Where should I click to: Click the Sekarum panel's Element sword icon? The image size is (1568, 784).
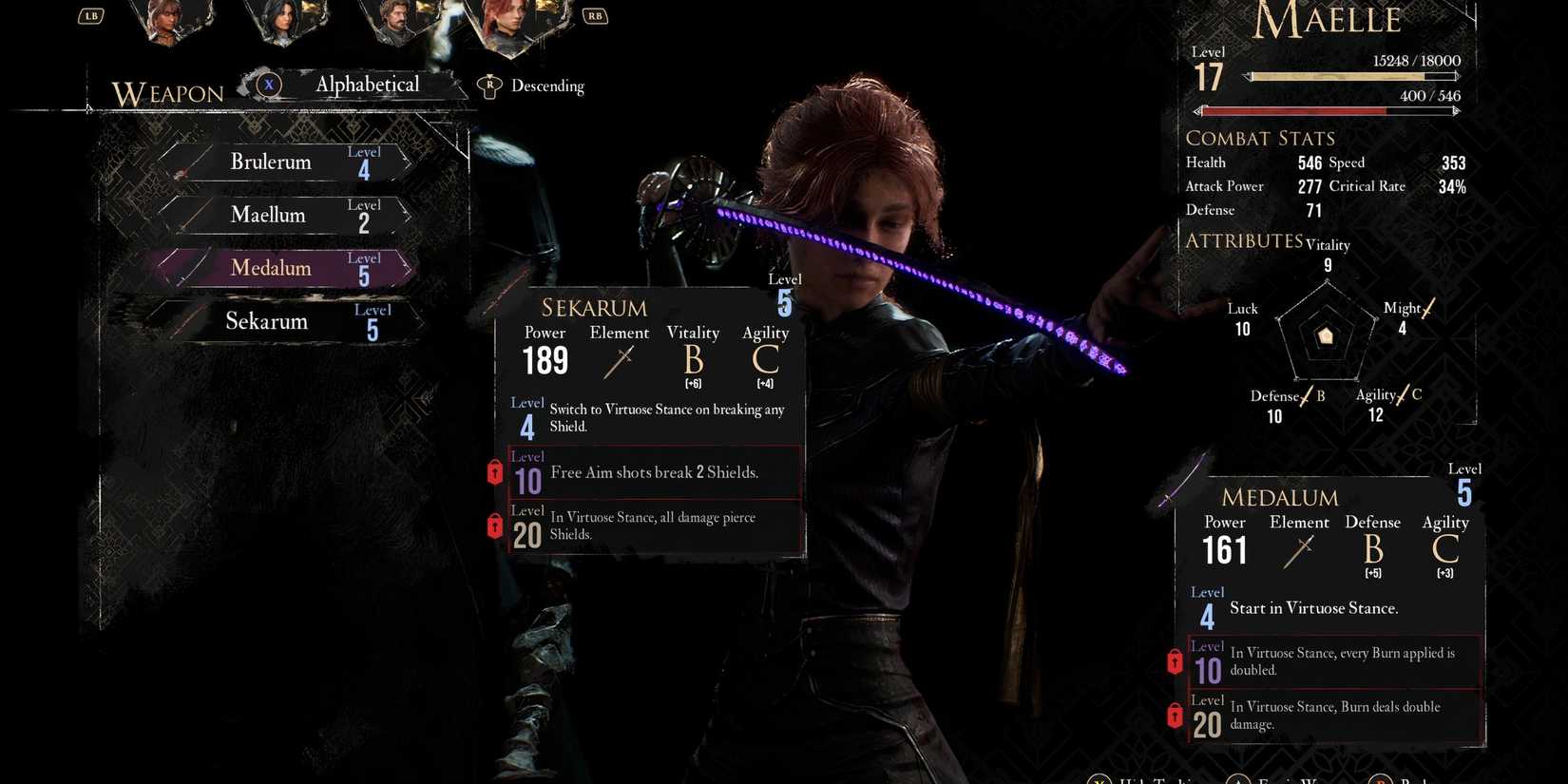619,361
